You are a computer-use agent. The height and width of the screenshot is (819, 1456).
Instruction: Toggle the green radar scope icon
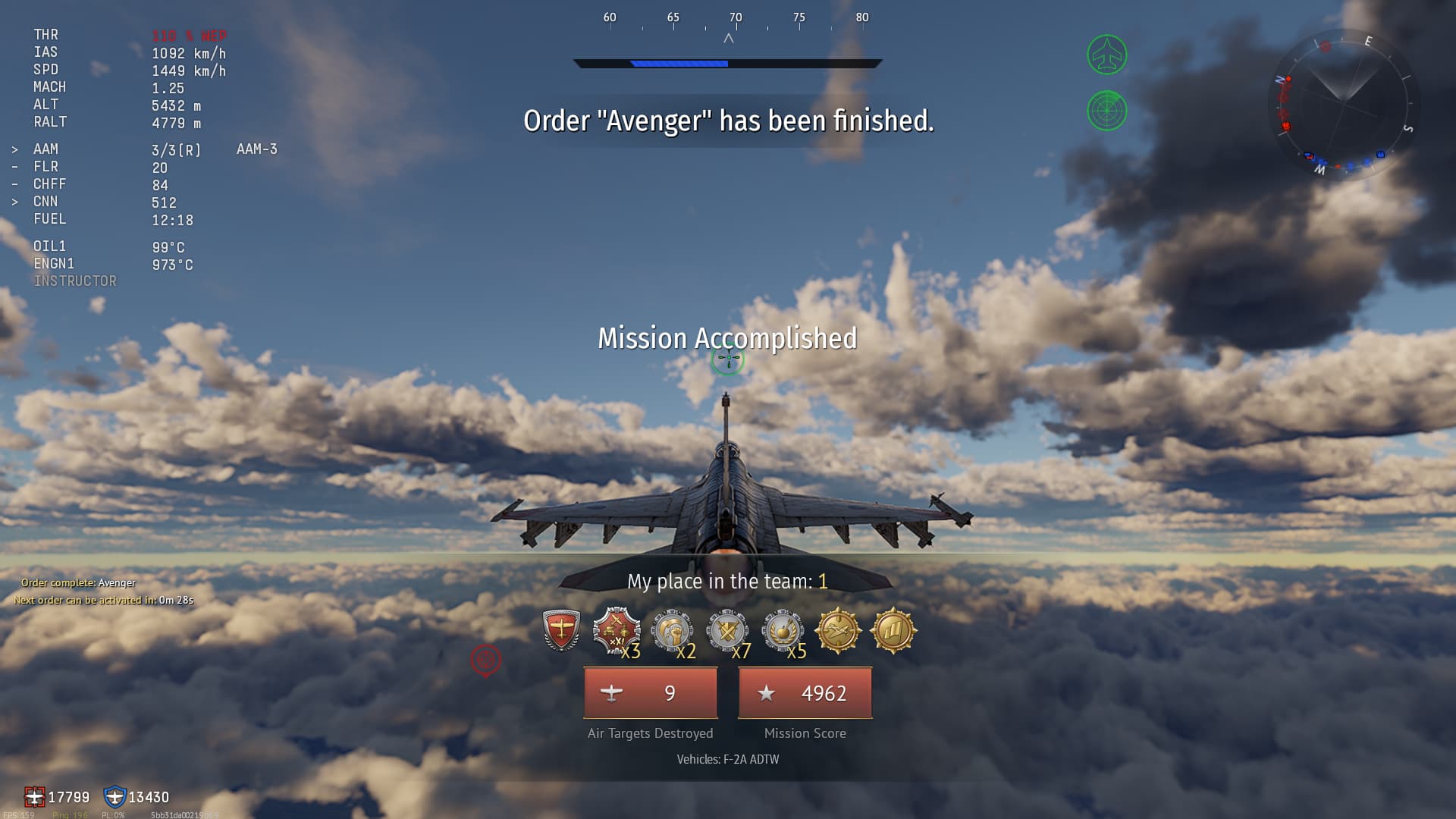coord(1107,111)
